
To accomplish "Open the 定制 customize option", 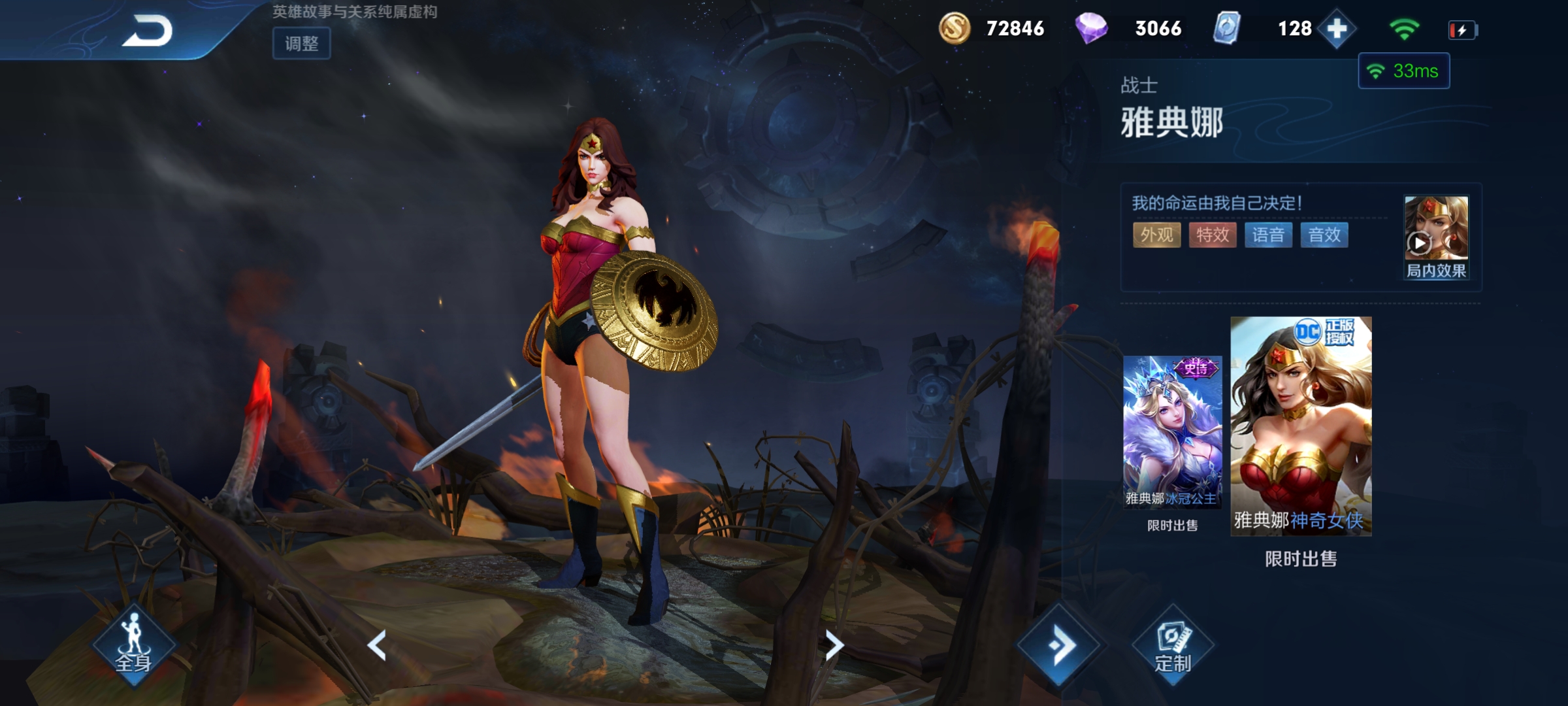I will pyautogui.click(x=1173, y=647).
